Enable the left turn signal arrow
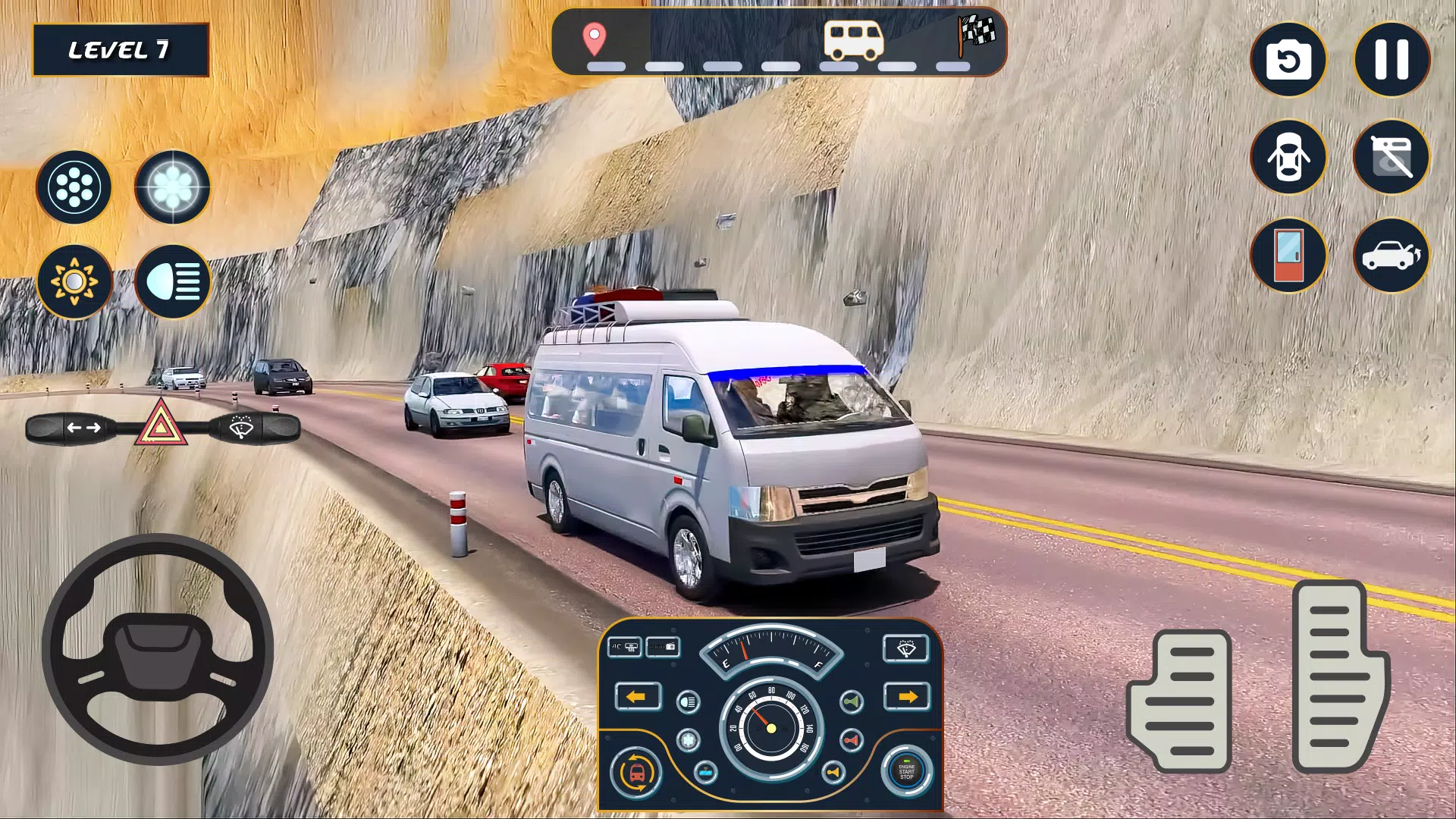Screen dimensions: 1456x819 coord(637,698)
